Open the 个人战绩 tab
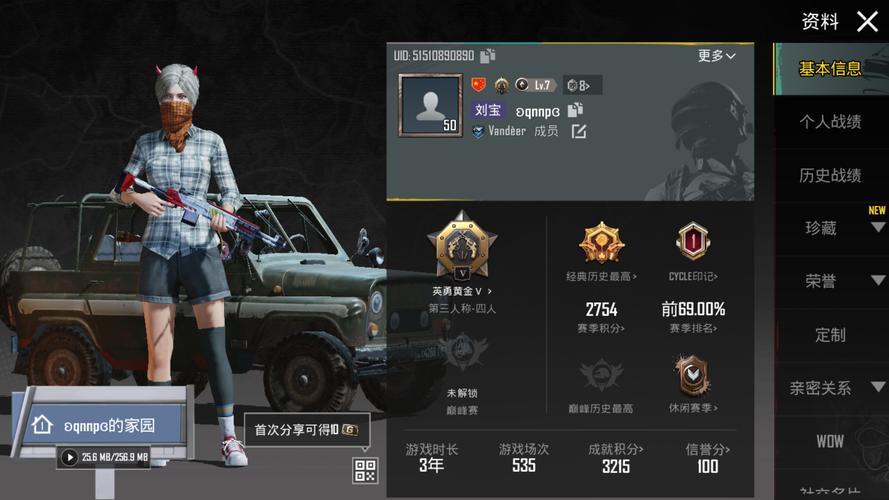 [x=830, y=122]
